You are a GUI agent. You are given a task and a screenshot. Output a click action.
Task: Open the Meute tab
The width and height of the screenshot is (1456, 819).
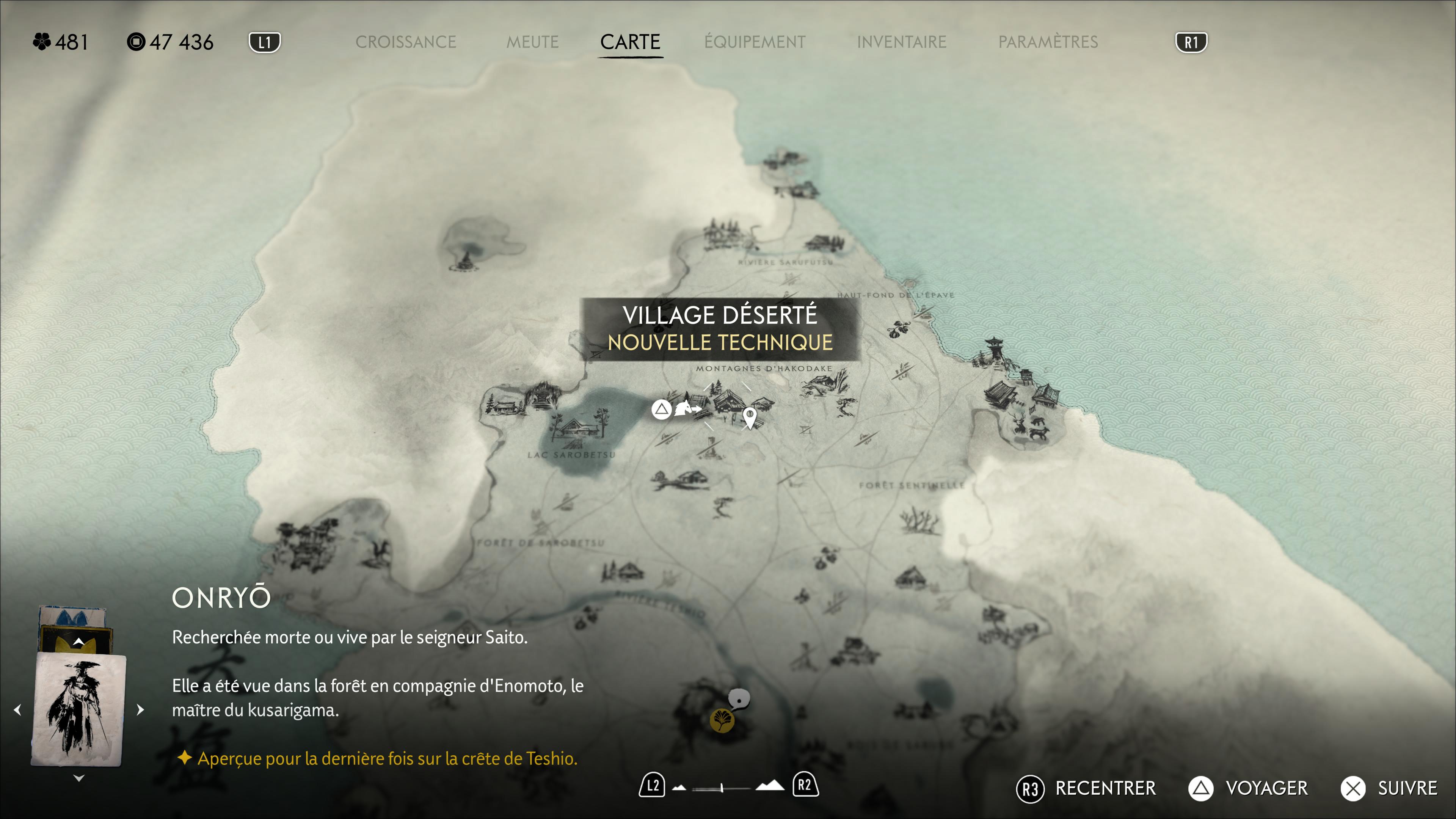pyautogui.click(x=532, y=42)
